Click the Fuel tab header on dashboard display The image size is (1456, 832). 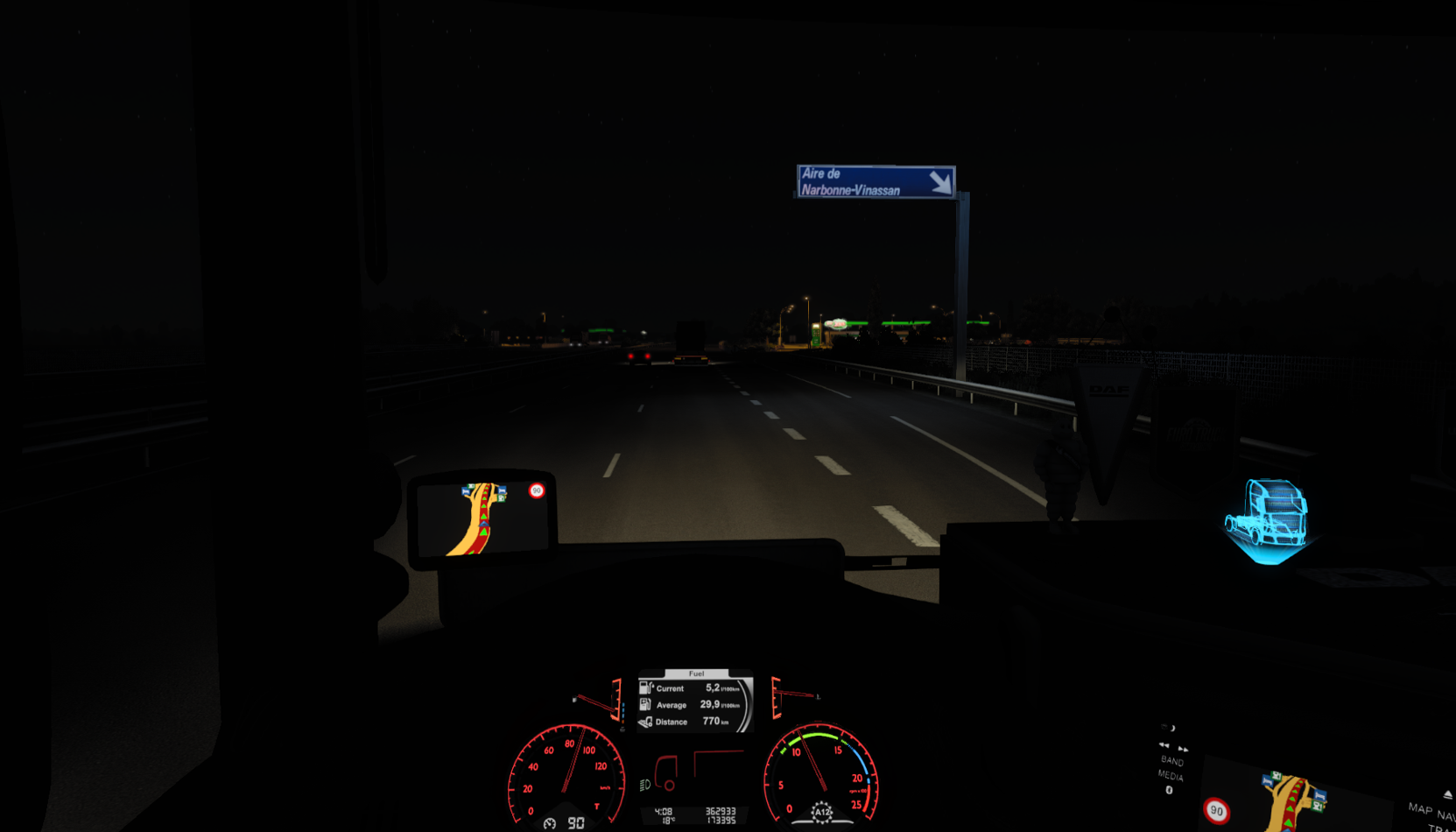pyautogui.click(x=697, y=673)
